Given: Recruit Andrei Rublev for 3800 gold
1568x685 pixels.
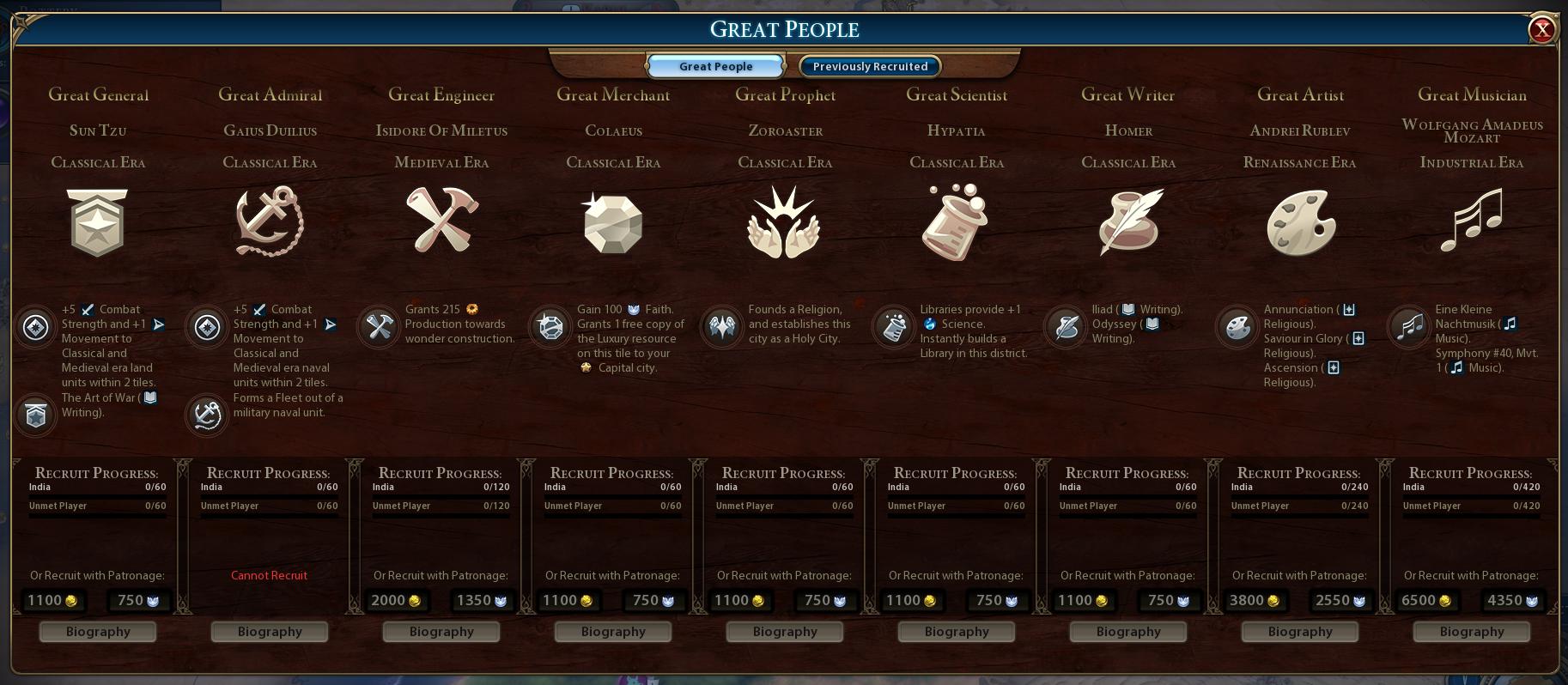Looking at the screenshot, I should pyautogui.click(x=1255, y=601).
